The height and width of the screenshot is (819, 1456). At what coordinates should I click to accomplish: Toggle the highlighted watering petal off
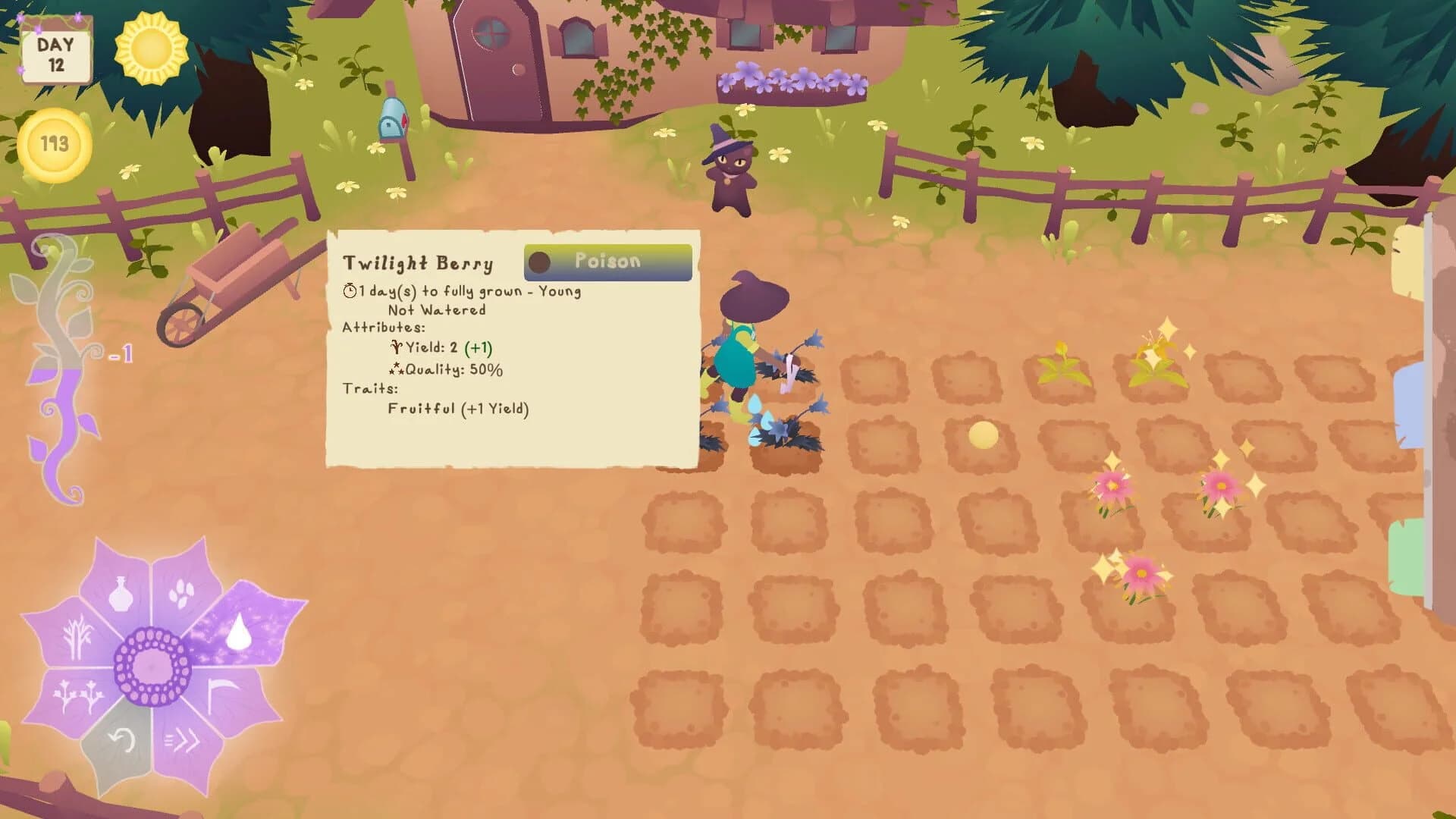[240, 630]
